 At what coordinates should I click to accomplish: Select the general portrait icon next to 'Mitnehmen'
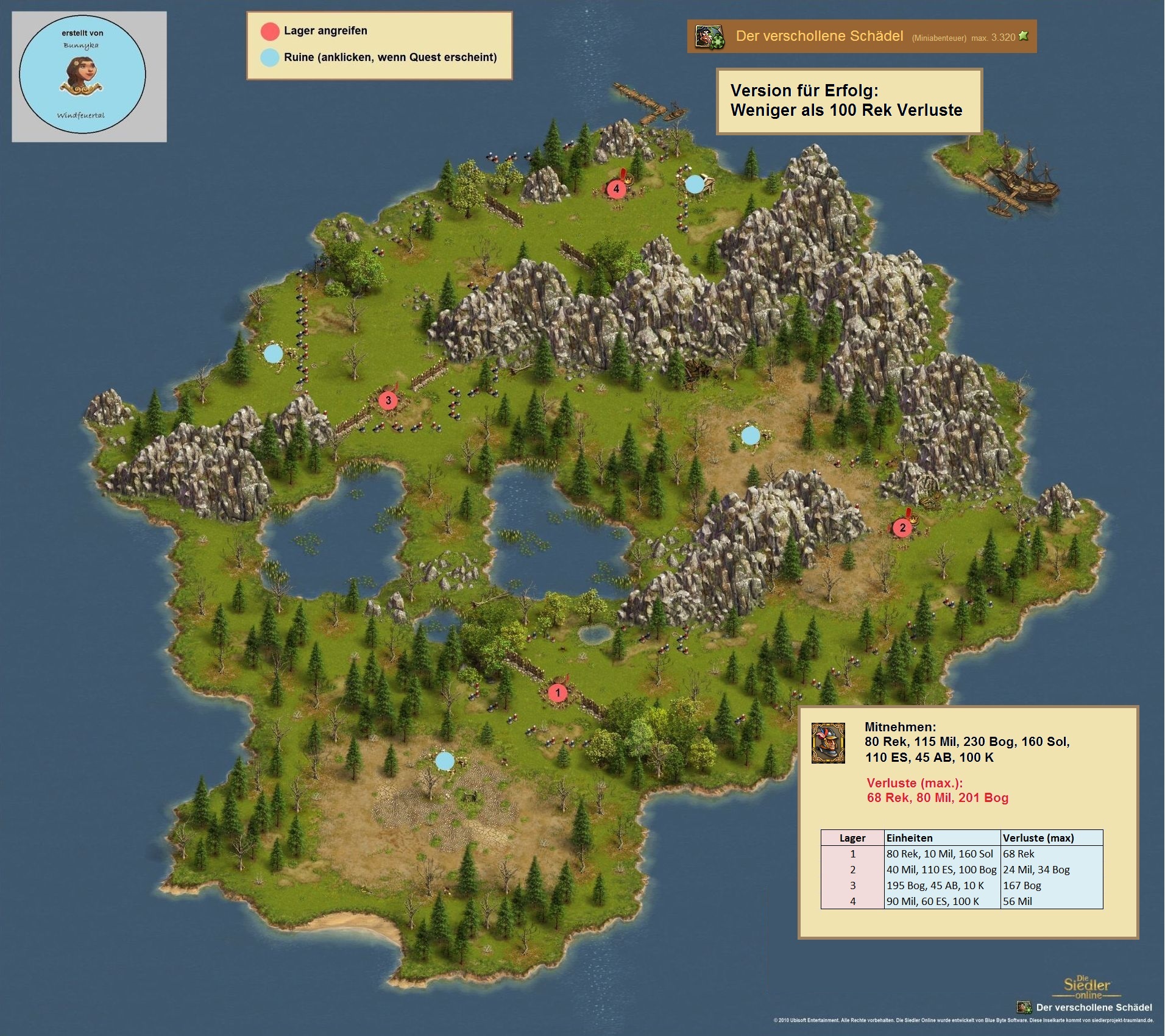point(828,743)
